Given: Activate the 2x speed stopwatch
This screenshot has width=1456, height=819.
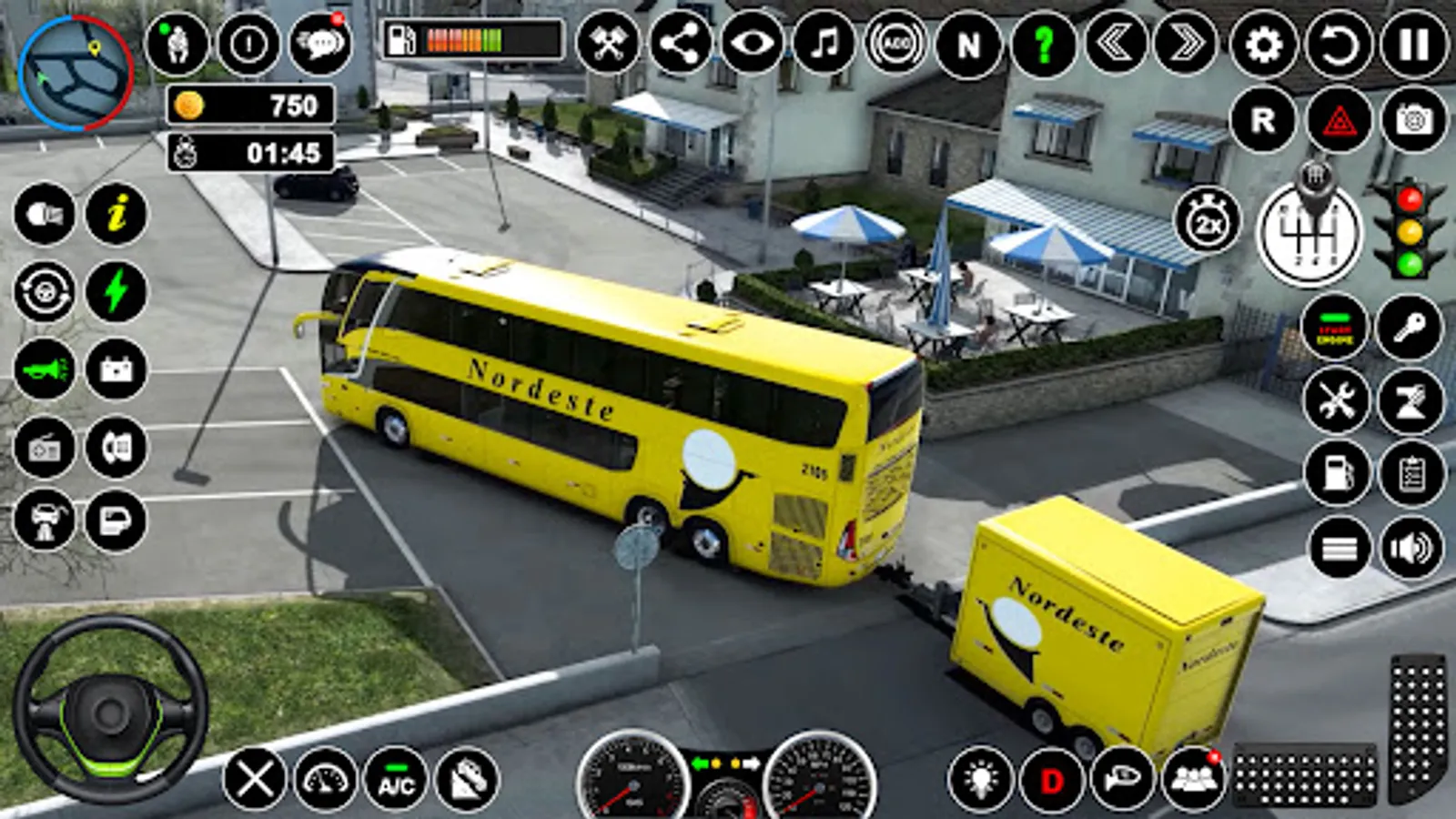Looking at the screenshot, I should 1208,222.
